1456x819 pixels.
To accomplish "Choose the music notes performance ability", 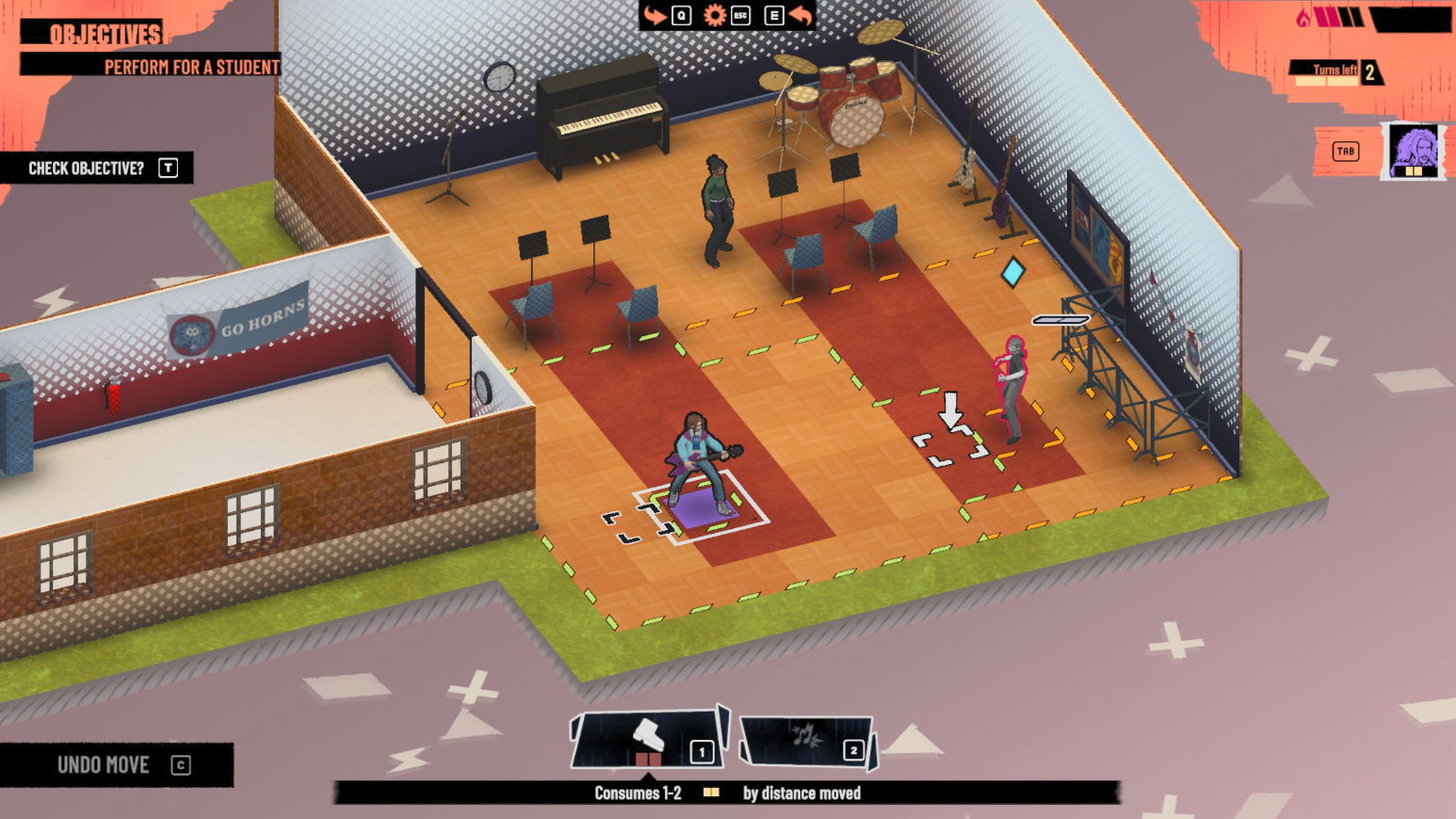I will click(x=807, y=739).
